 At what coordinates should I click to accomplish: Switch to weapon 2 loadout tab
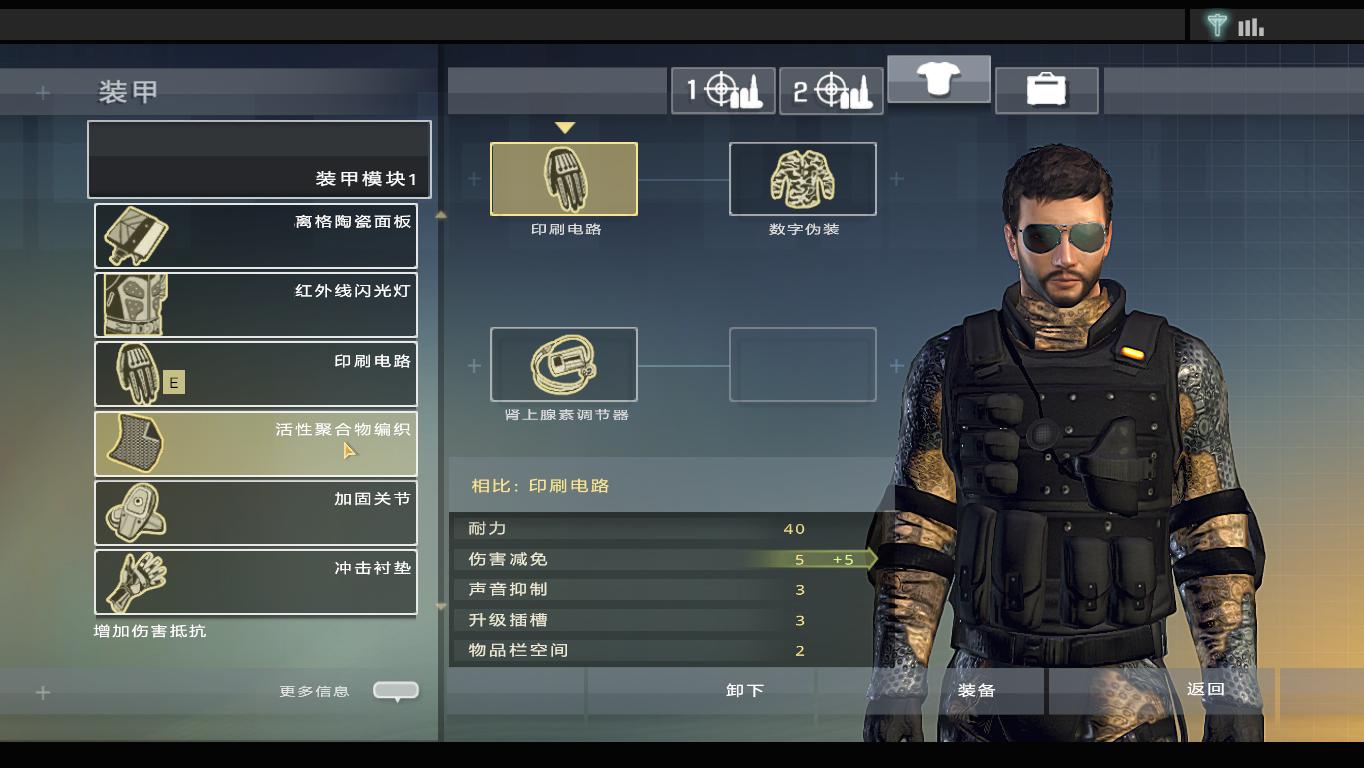[x=830, y=91]
